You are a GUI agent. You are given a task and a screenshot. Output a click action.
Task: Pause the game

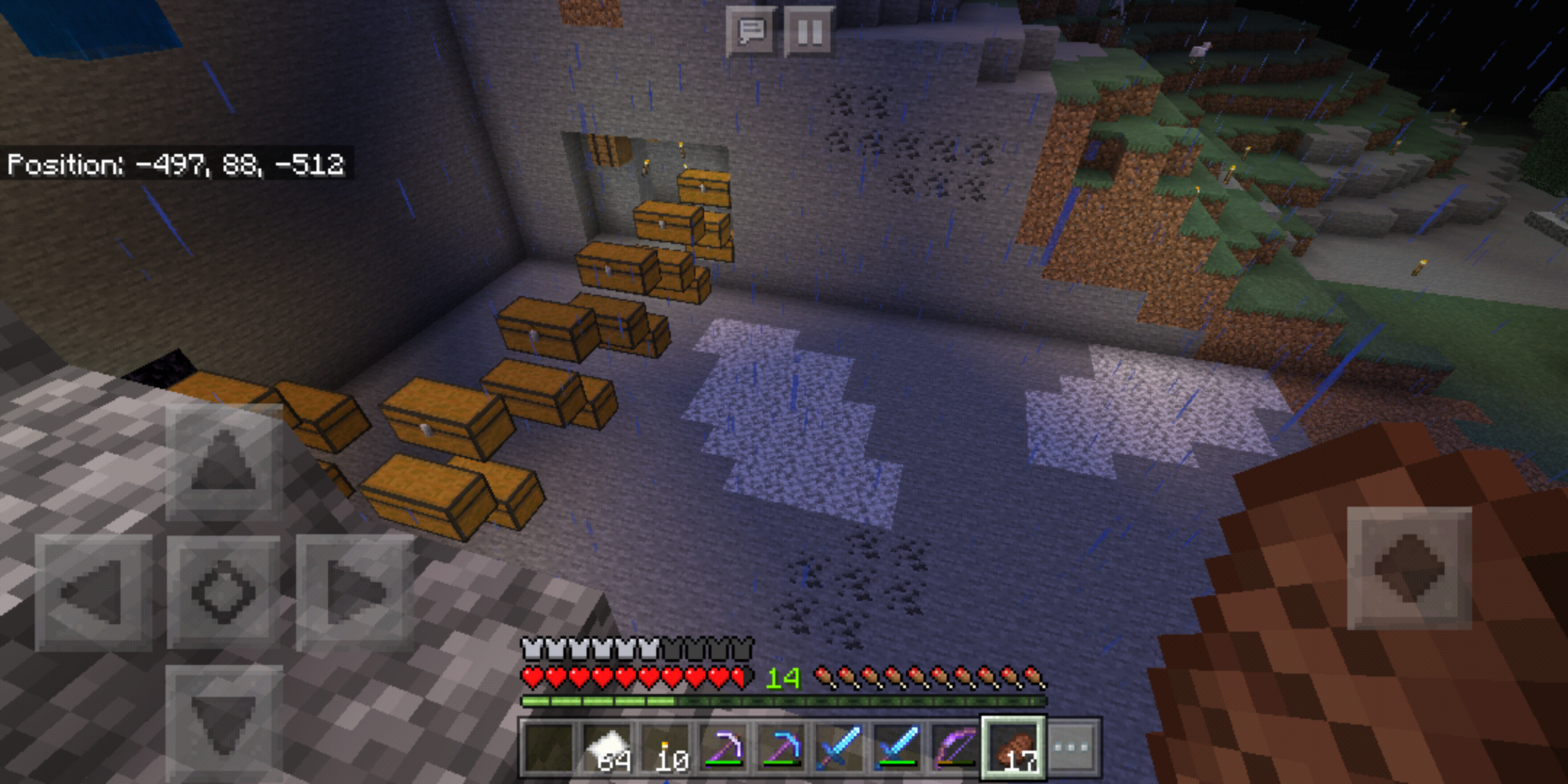click(809, 31)
